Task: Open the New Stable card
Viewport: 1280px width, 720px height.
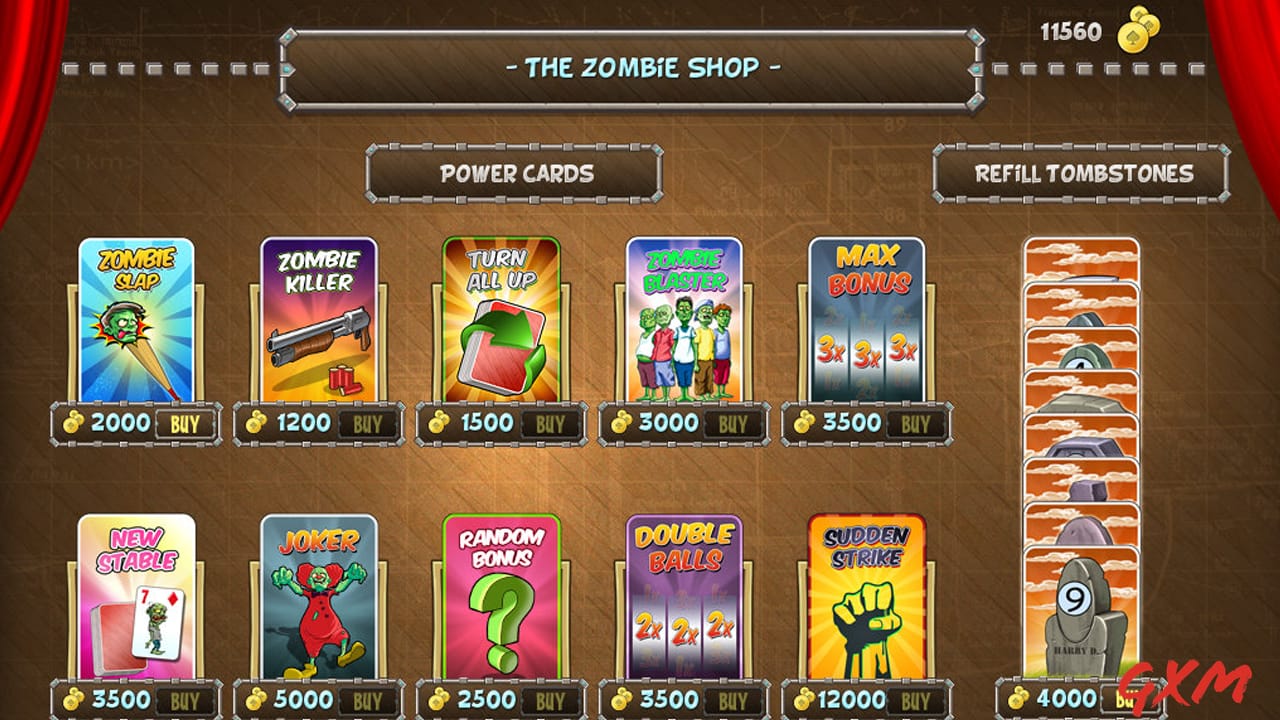Action: click(135, 600)
